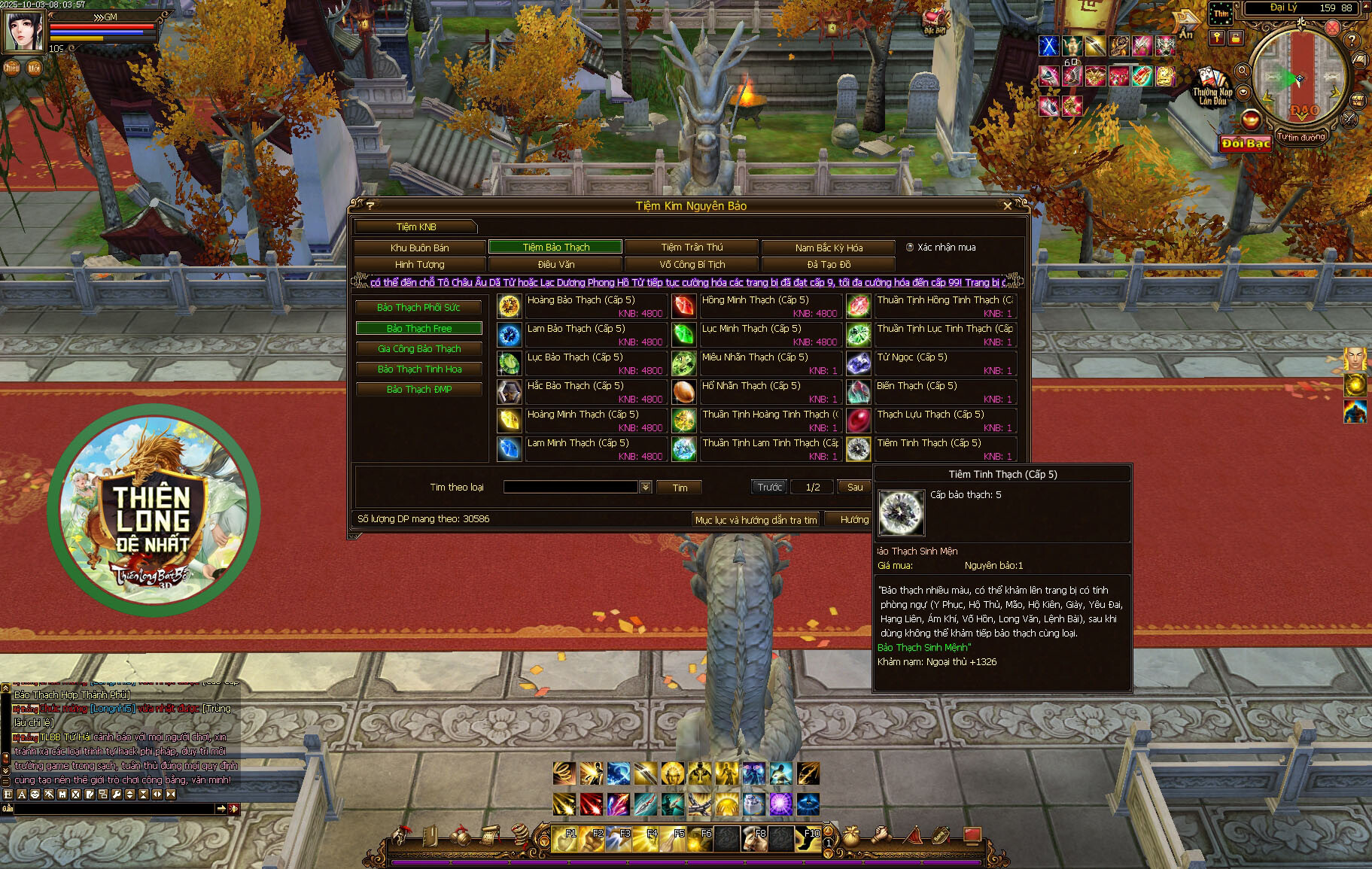The width and height of the screenshot is (1372, 869).
Task: Click the Tìm search button
Action: pyautogui.click(x=680, y=488)
